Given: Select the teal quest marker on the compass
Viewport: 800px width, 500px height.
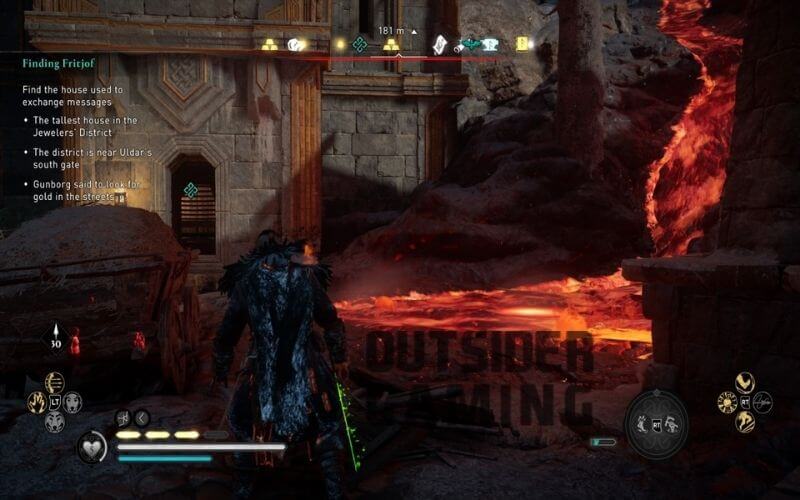Looking at the screenshot, I should 359,44.
